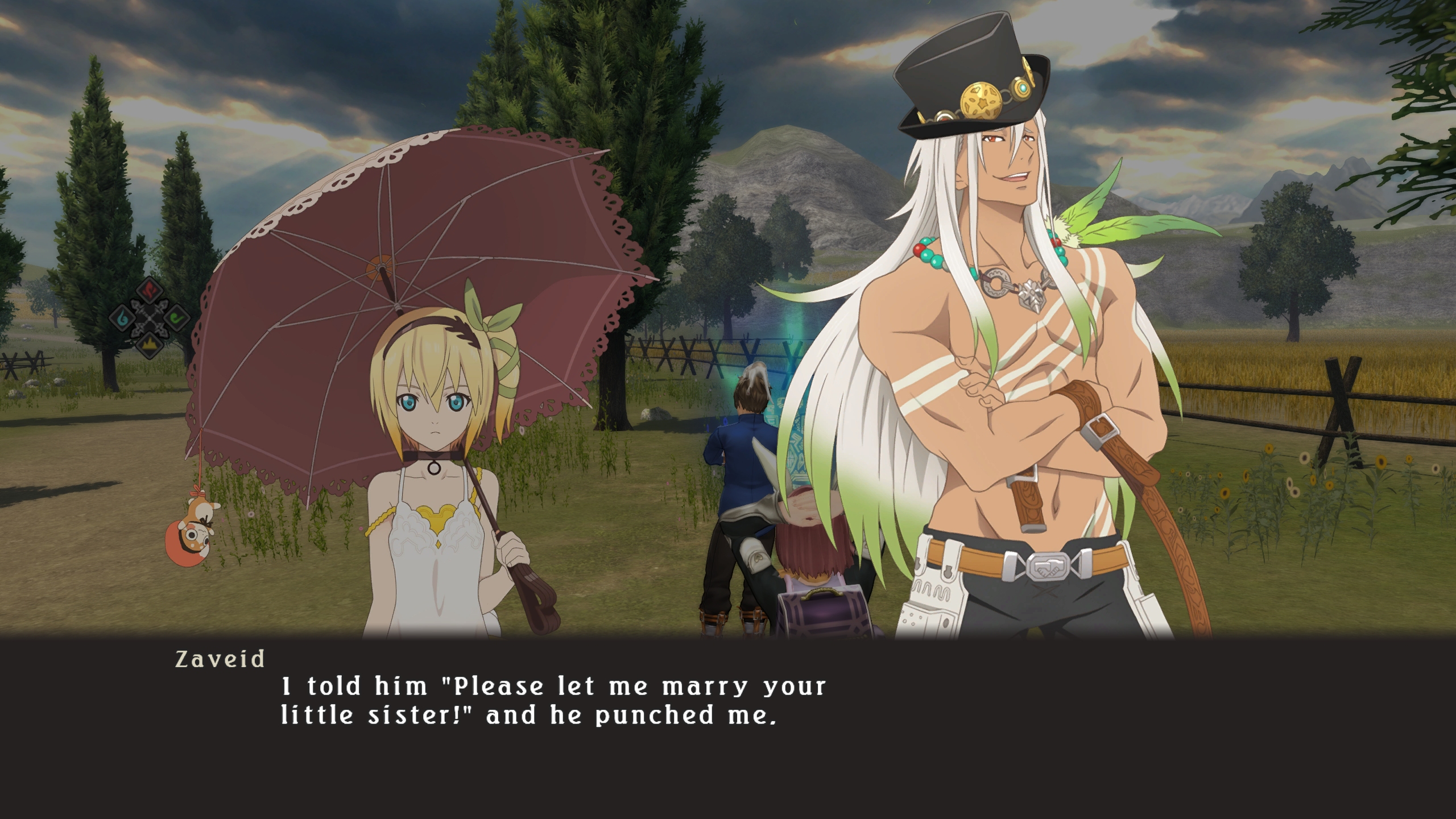The image size is (1456, 819).
Task: Select the blue water element icon
Action: pos(122,317)
